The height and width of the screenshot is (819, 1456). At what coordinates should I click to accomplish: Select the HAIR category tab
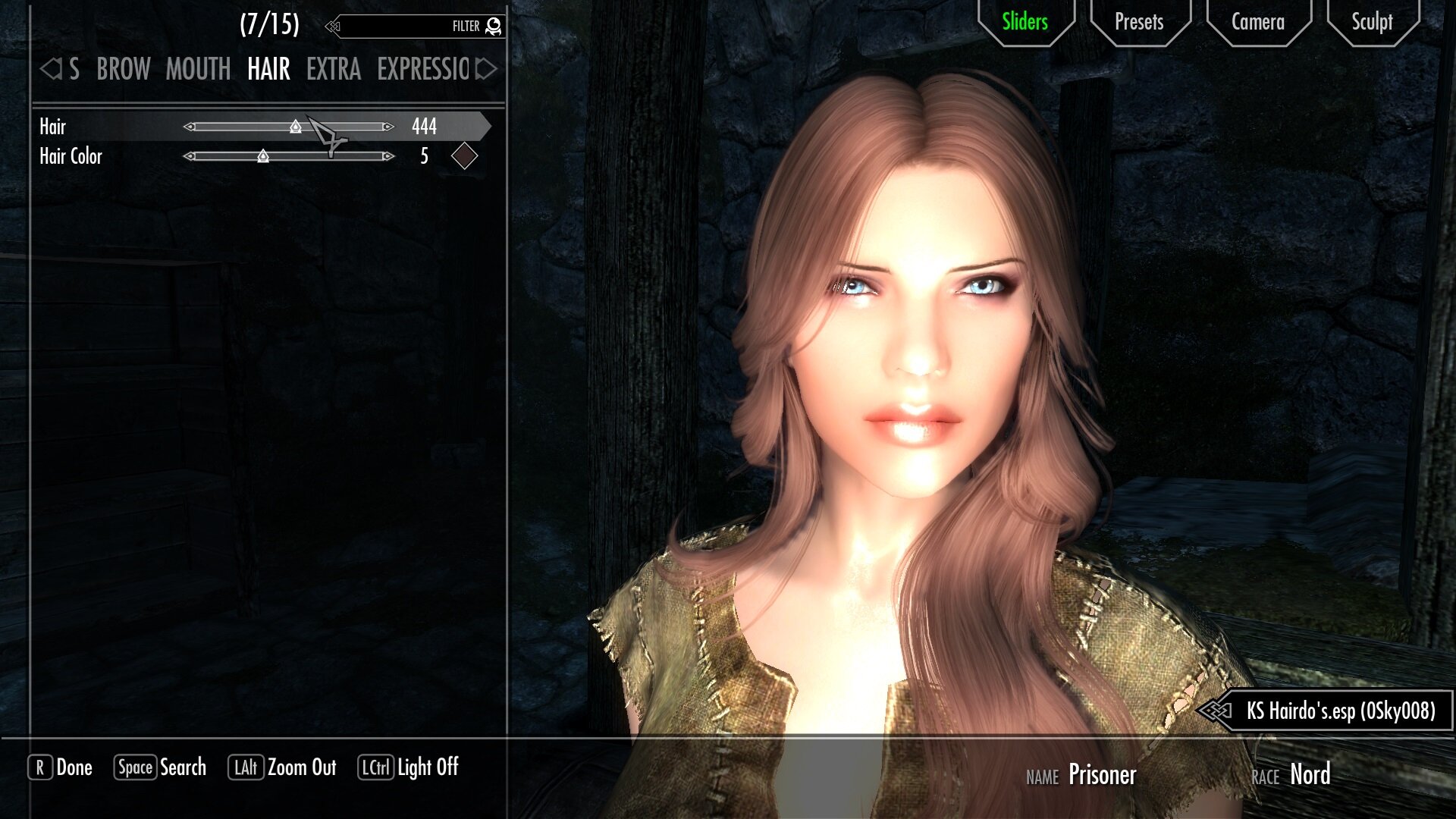point(268,69)
